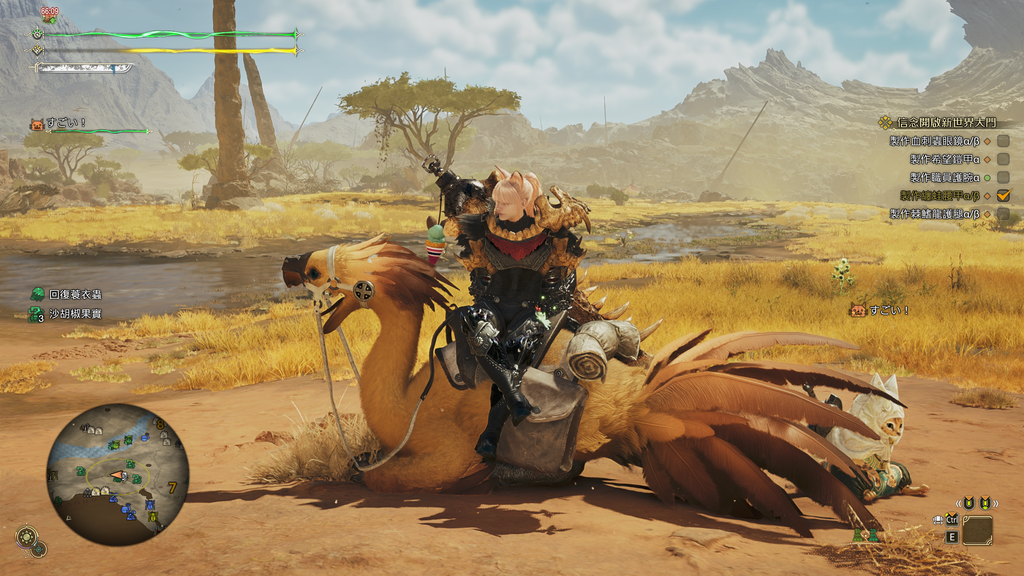This screenshot has height=576, width=1024.
Task: Tick the 製作血刺囊眼鏡α/β checkbox
Action: click(1003, 141)
